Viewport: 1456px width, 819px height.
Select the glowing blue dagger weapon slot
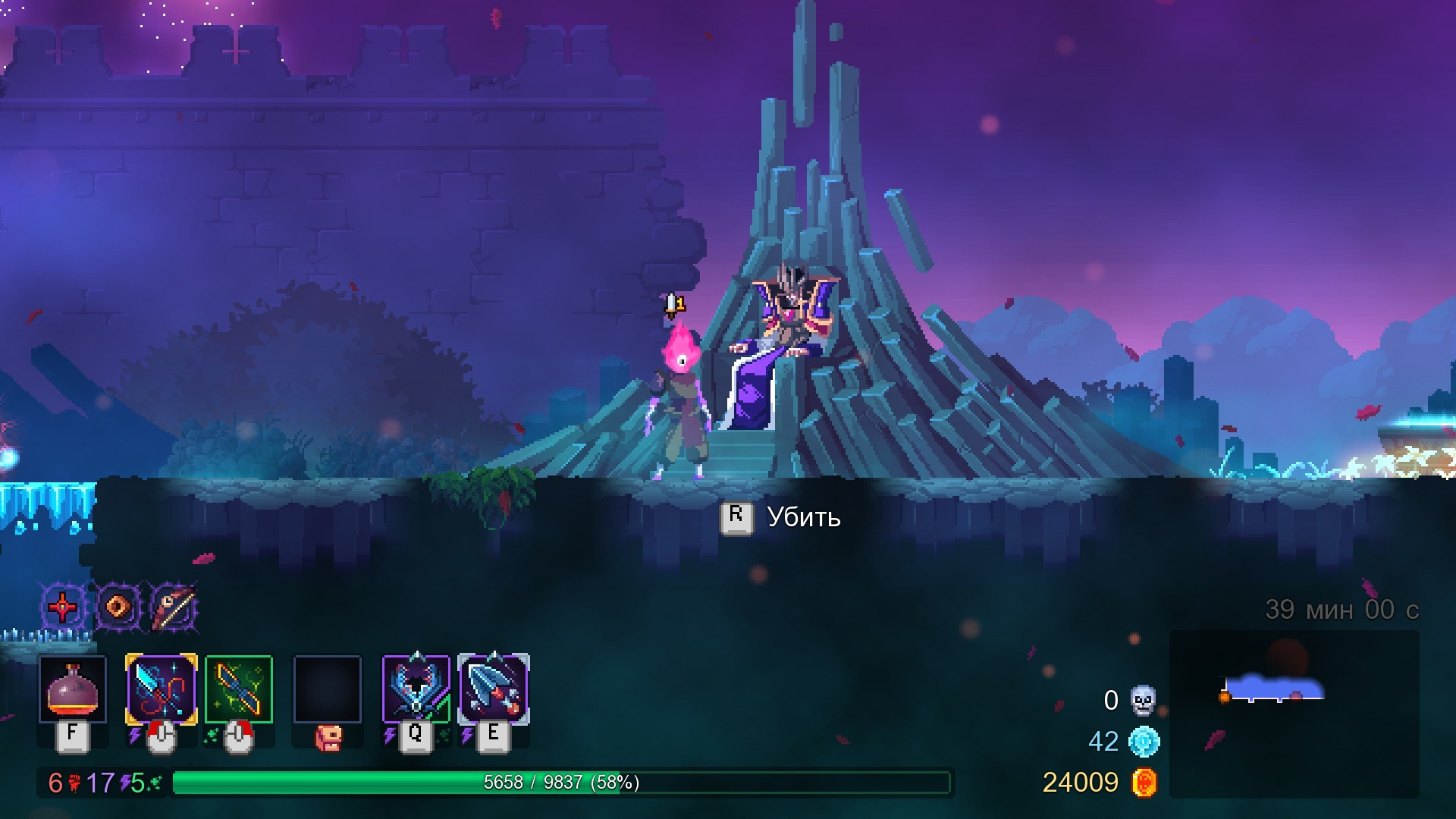tap(161, 689)
